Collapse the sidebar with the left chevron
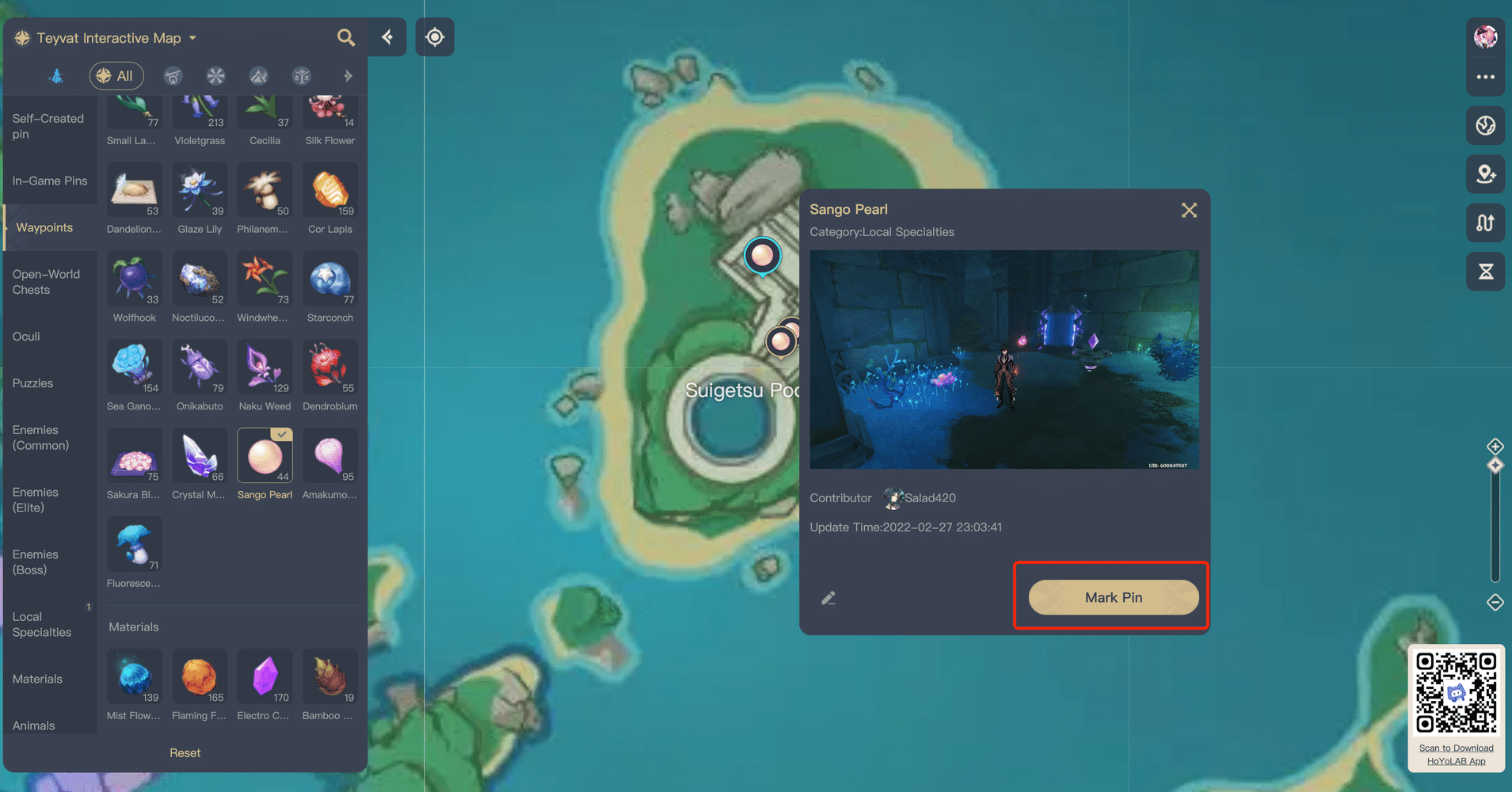The height and width of the screenshot is (792, 1512). 387,37
